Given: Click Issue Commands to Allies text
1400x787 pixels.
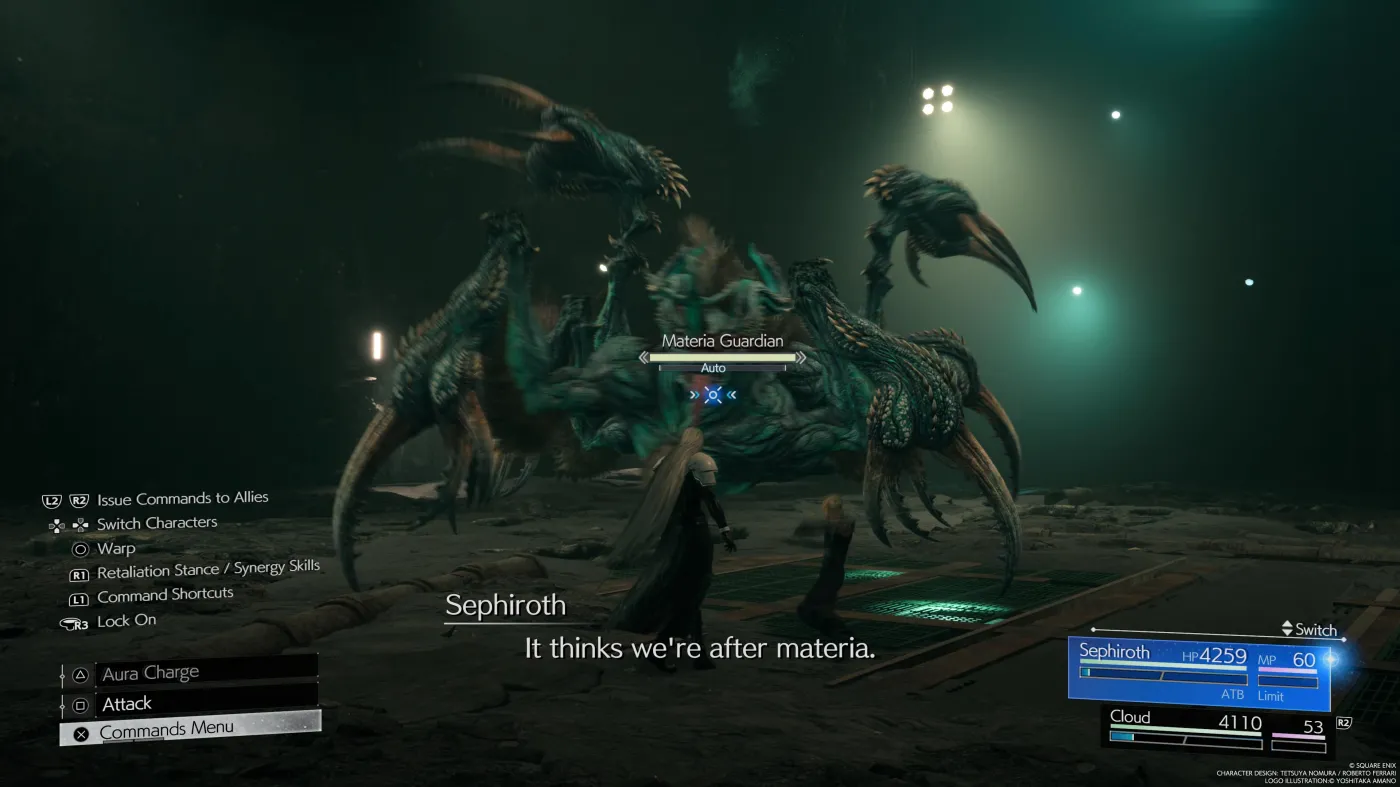Looking at the screenshot, I should (x=181, y=497).
